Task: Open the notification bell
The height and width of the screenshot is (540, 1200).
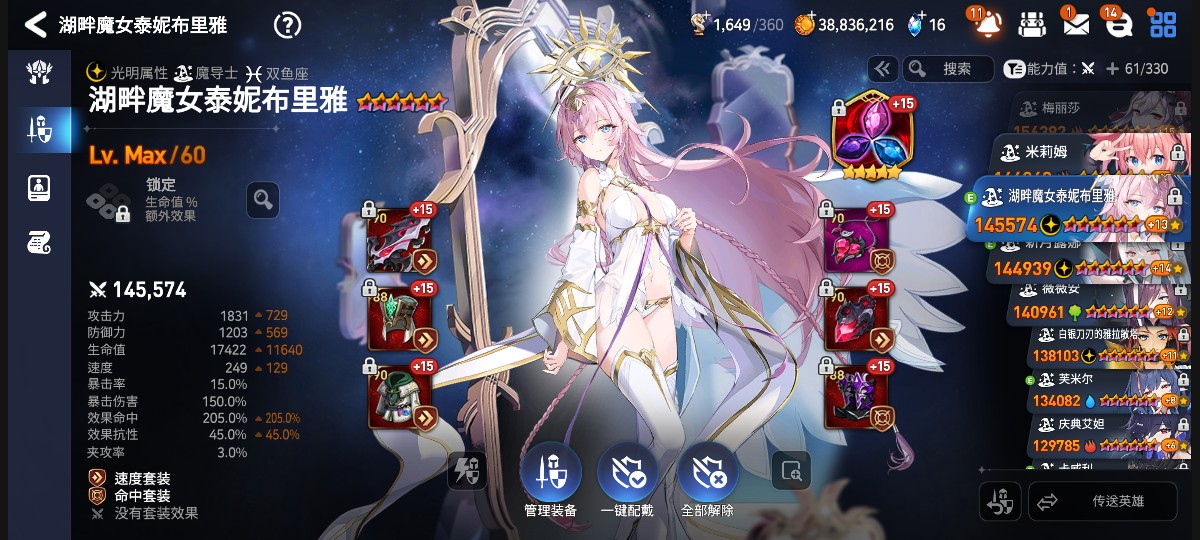Action: click(x=986, y=24)
